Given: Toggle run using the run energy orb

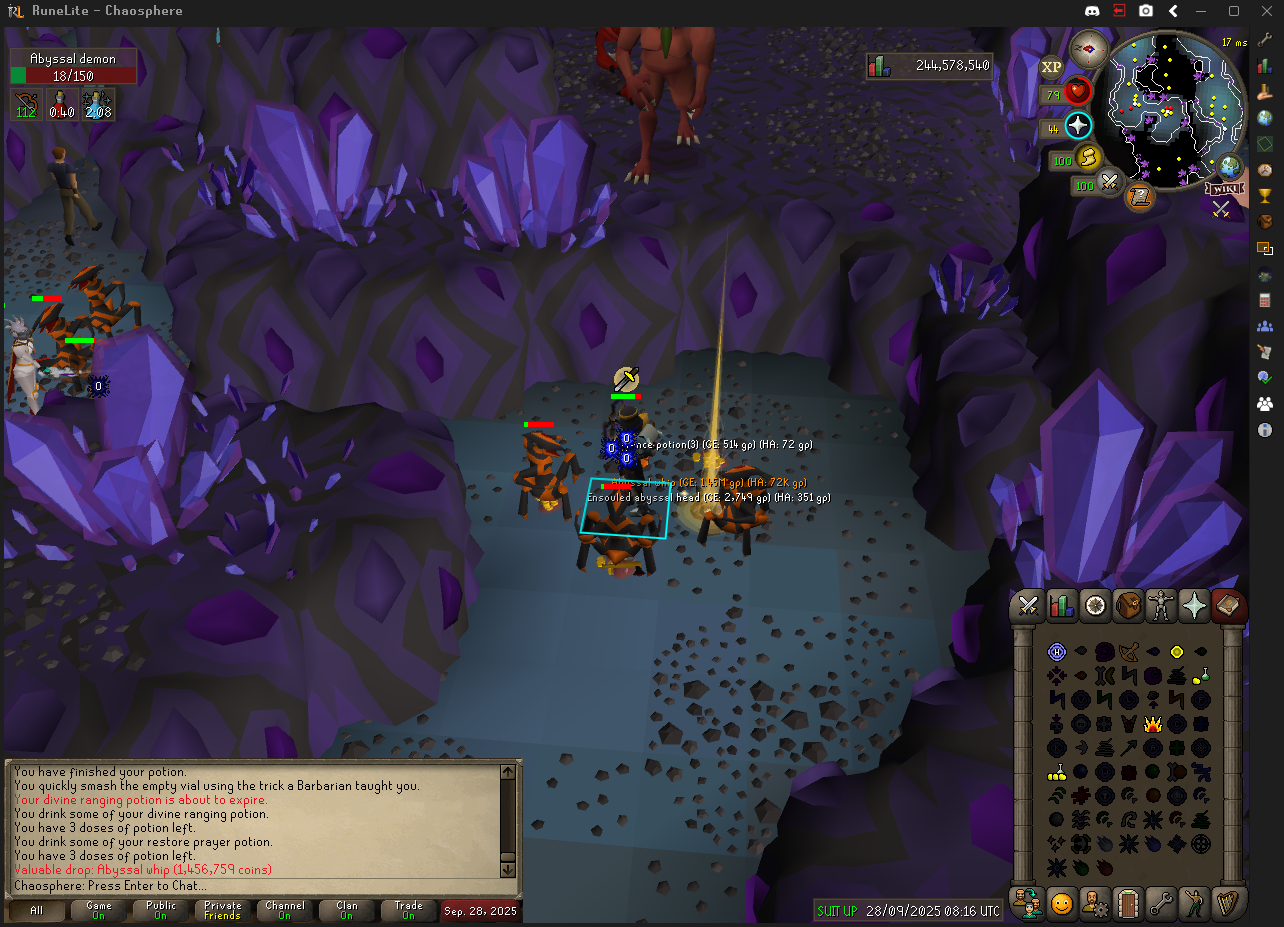Looking at the screenshot, I should pyautogui.click(x=1088, y=157).
